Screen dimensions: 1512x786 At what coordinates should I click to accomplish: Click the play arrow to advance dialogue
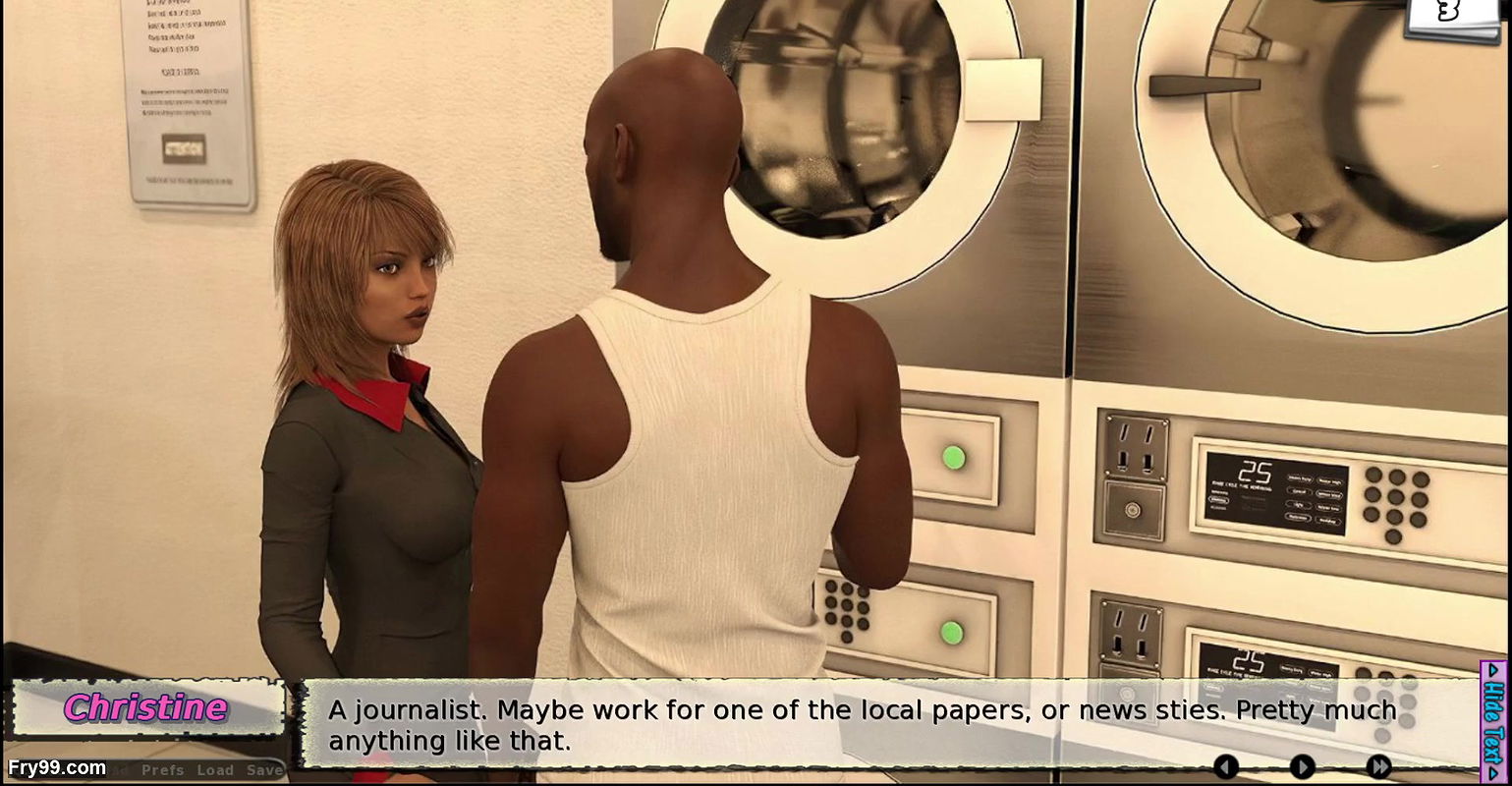click(1302, 766)
